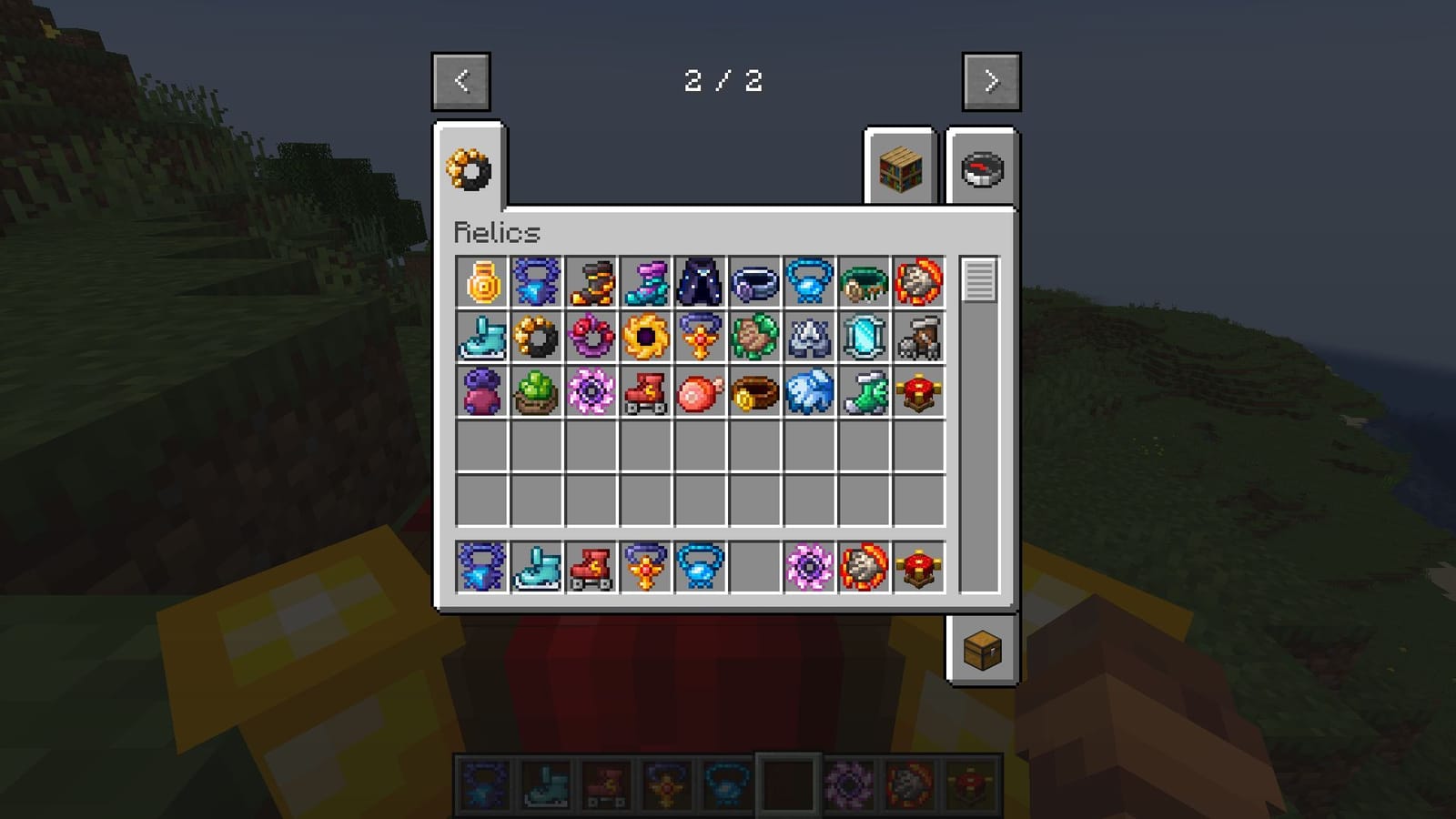Advance to the next page with the right arrow
This screenshot has height=819, width=1456.
coord(992,81)
